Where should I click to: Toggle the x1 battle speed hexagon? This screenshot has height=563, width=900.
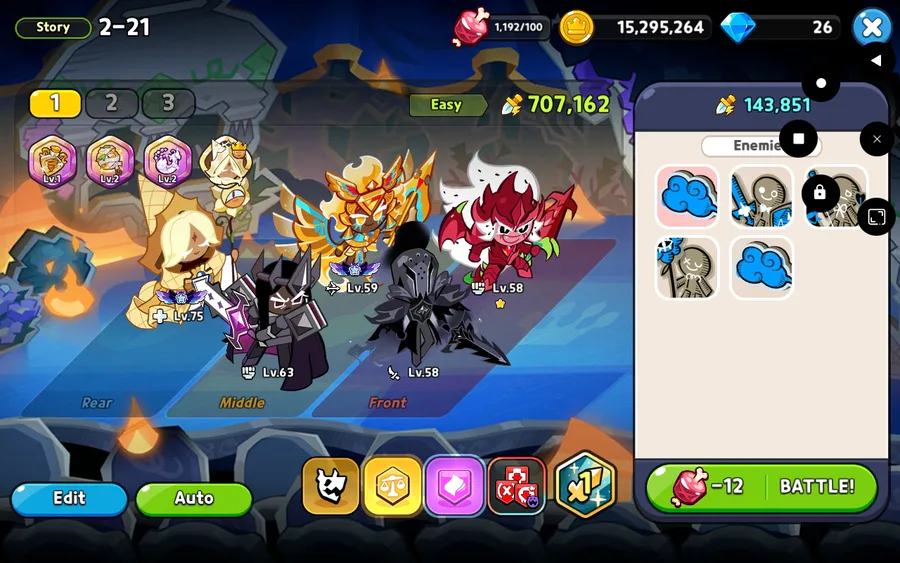pyautogui.click(x=584, y=485)
